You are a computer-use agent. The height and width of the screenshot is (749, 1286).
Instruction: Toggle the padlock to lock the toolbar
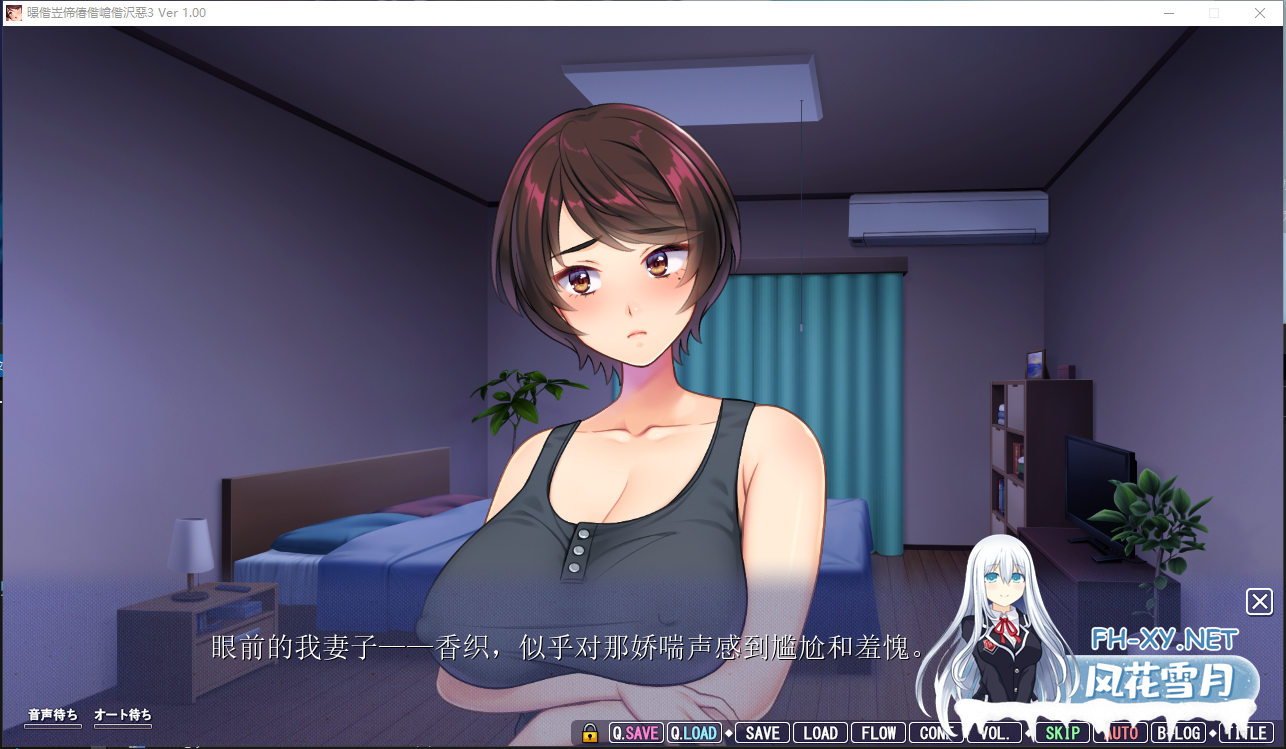click(x=589, y=732)
